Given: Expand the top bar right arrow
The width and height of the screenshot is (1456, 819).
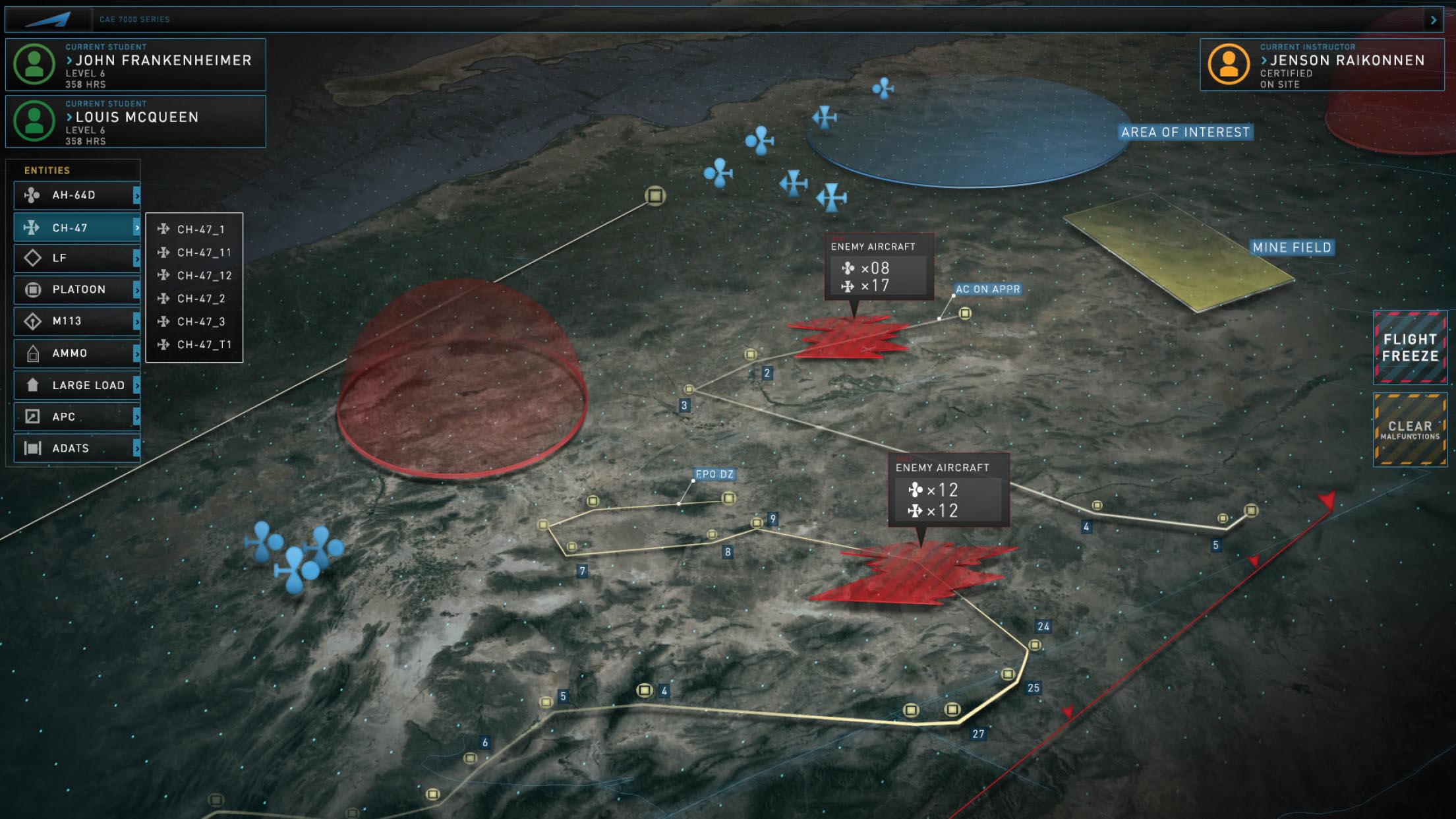Looking at the screenshot, I should [x=1434, y=20].
